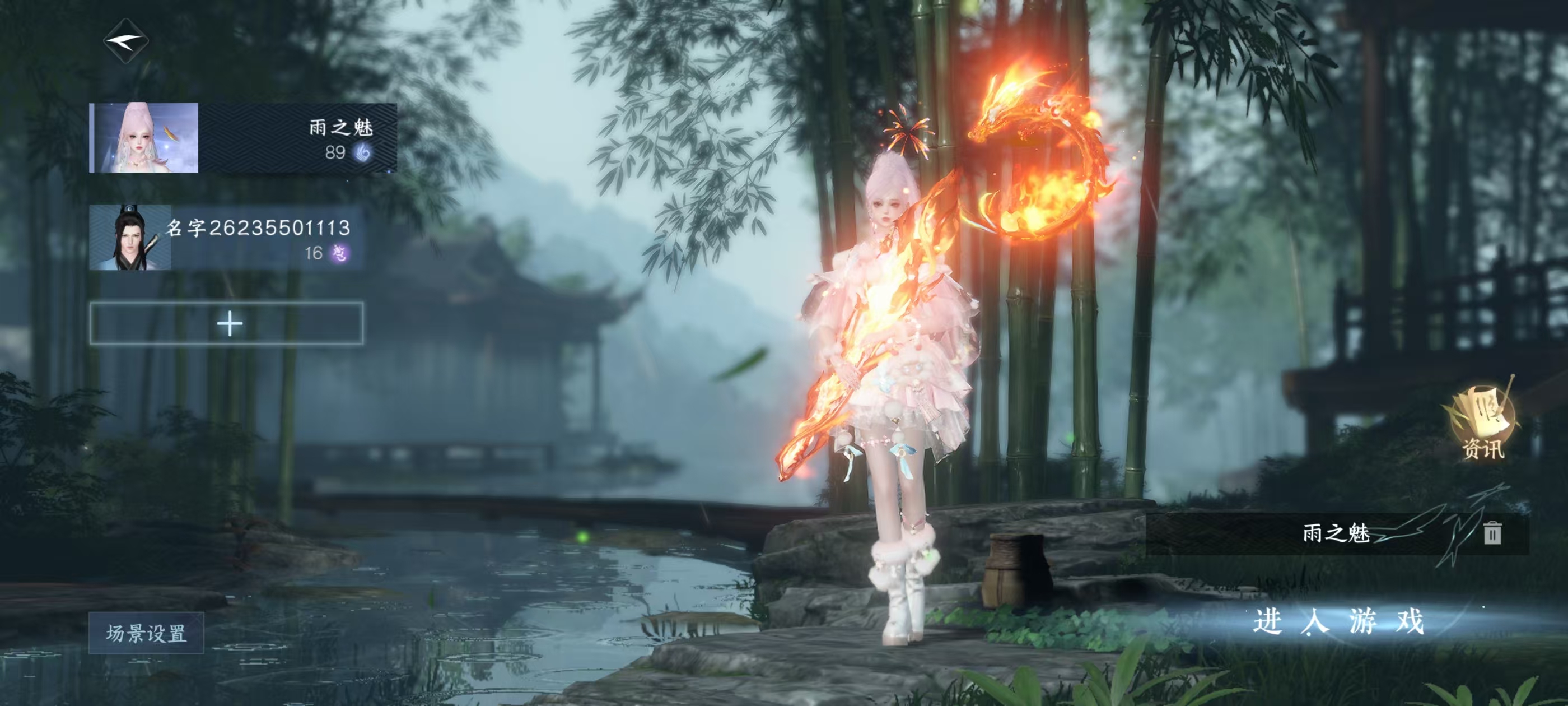Choose the 名字26235501113 character row

226,238
